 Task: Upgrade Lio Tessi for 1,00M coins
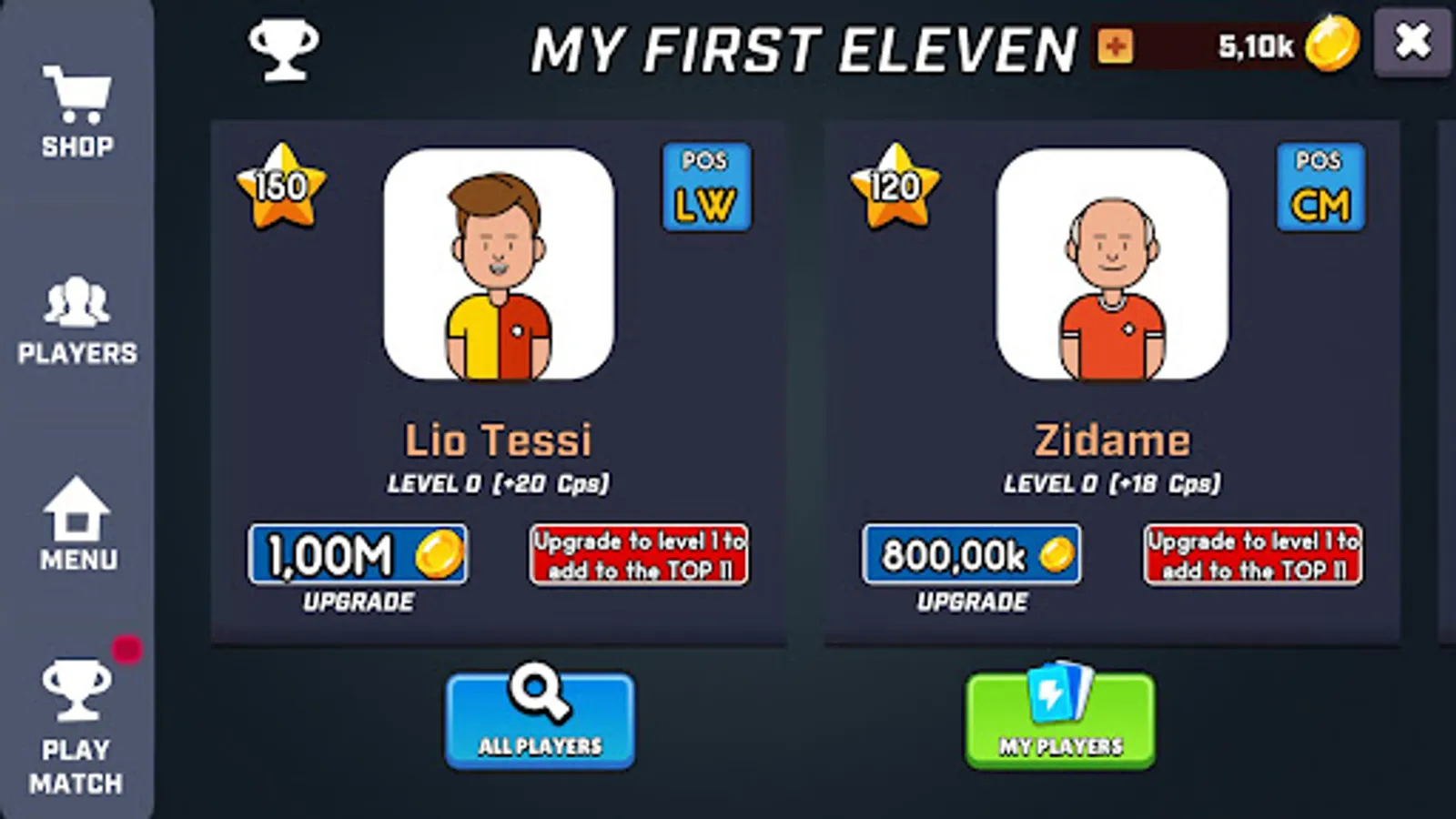tap(359, 552)
